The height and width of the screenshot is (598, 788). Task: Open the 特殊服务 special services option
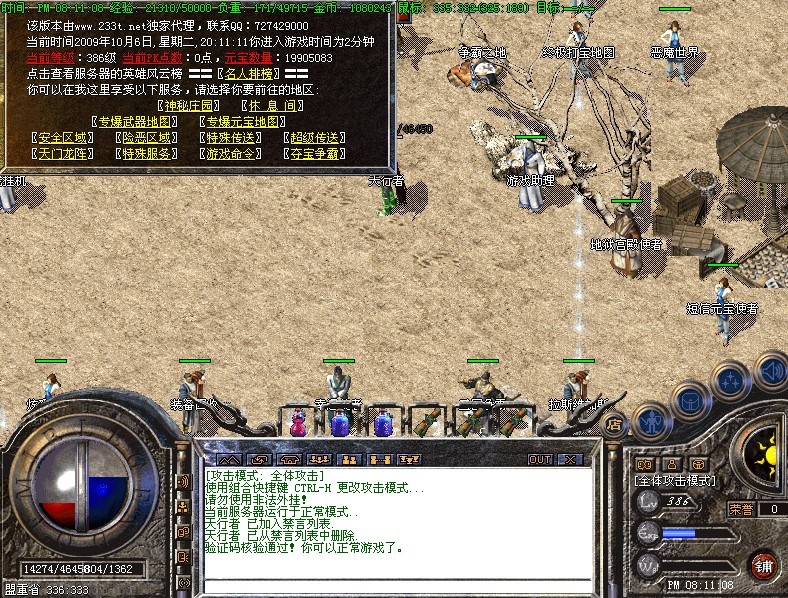pos(147,154)
